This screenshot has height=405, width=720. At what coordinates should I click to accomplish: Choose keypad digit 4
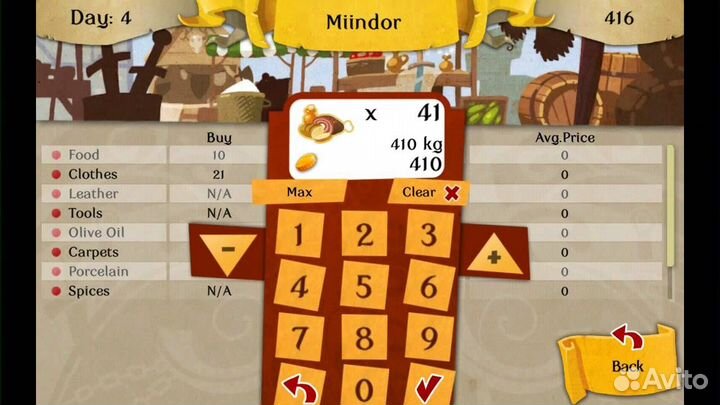[x=300, y=287]
